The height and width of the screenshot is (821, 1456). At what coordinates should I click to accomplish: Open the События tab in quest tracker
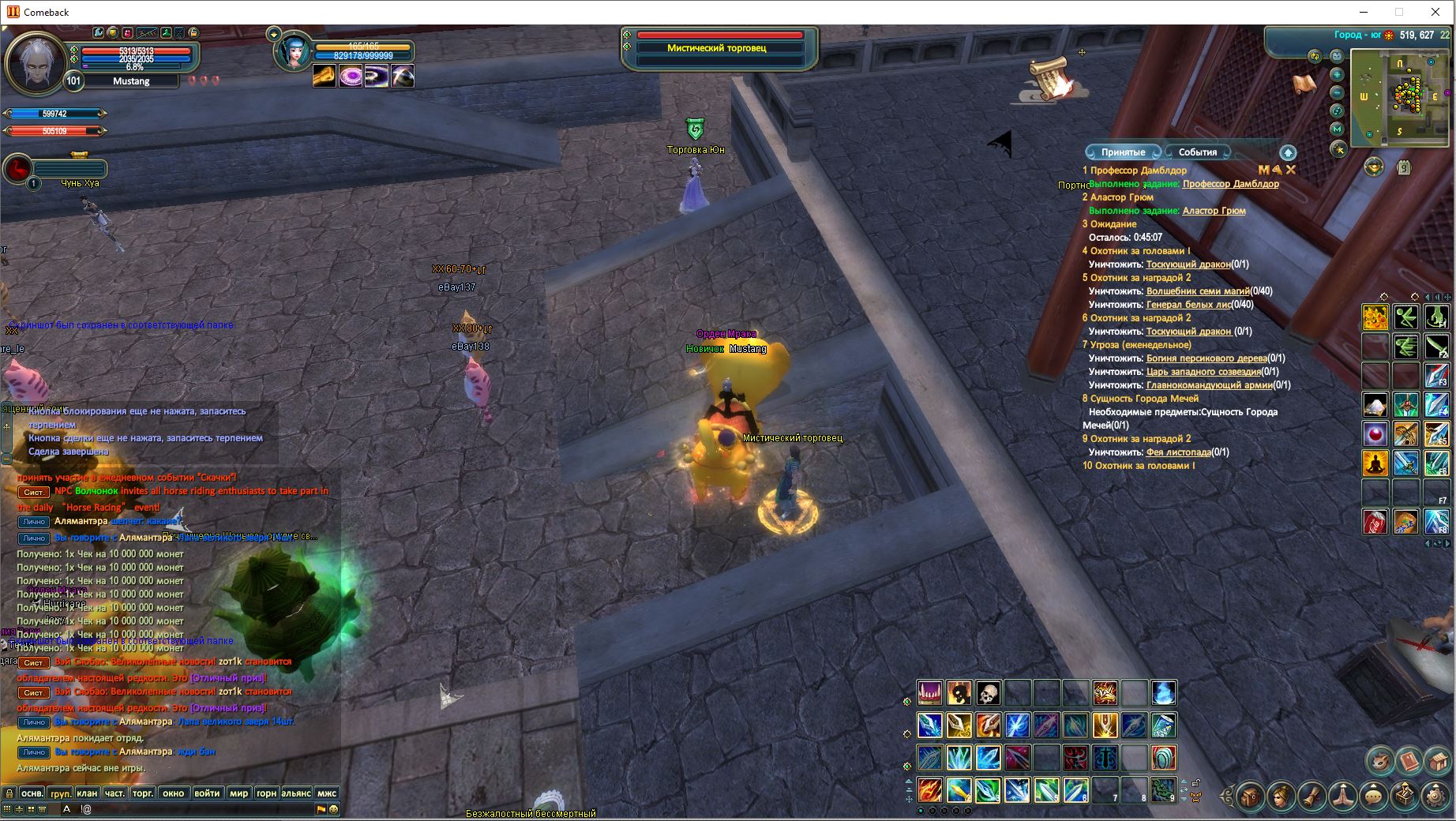point(1197,152)
